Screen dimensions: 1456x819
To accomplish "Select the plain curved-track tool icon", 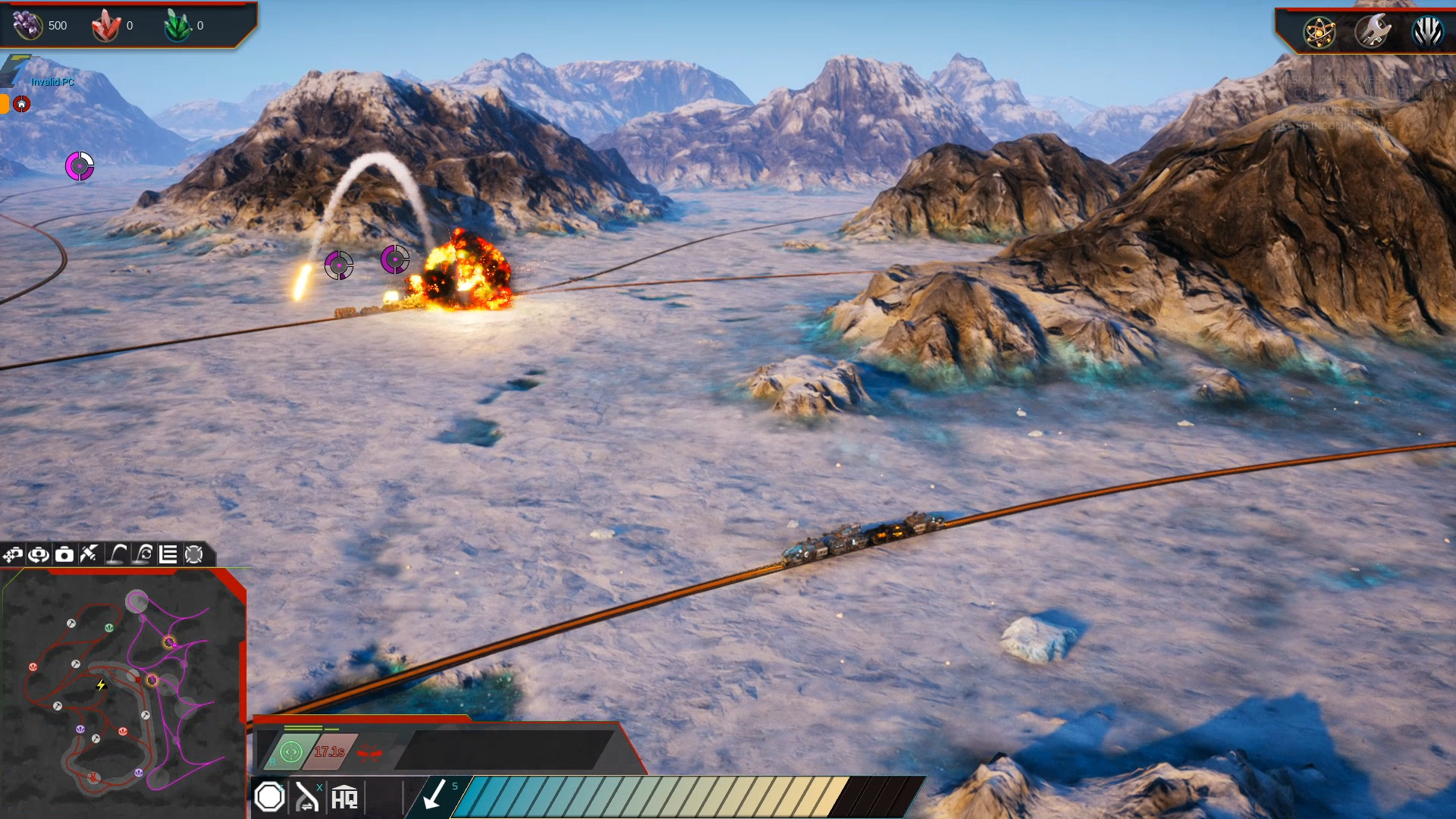I will coord(117,554).
